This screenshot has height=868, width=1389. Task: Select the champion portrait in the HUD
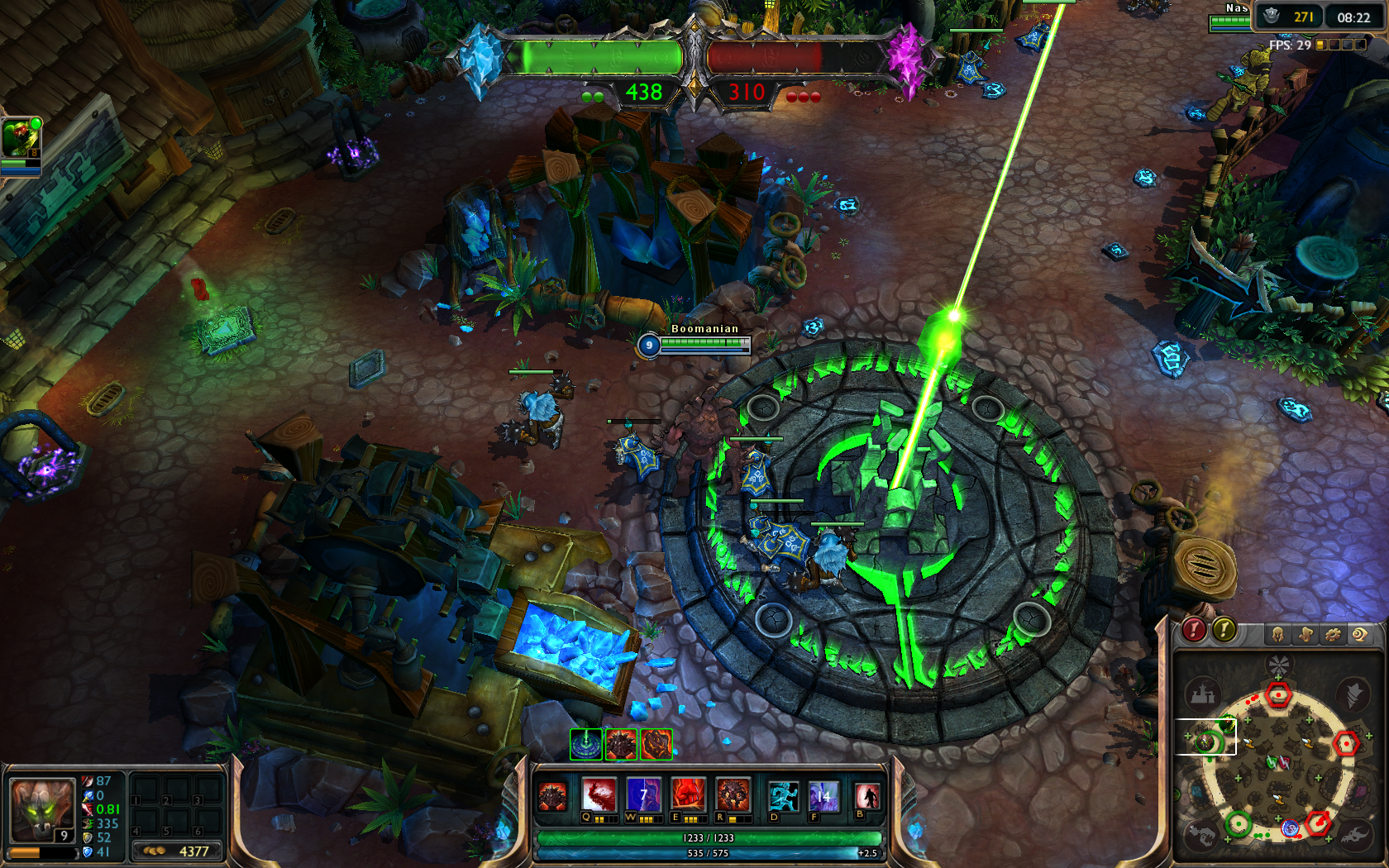pyautogui.click(x=41, y=810)
